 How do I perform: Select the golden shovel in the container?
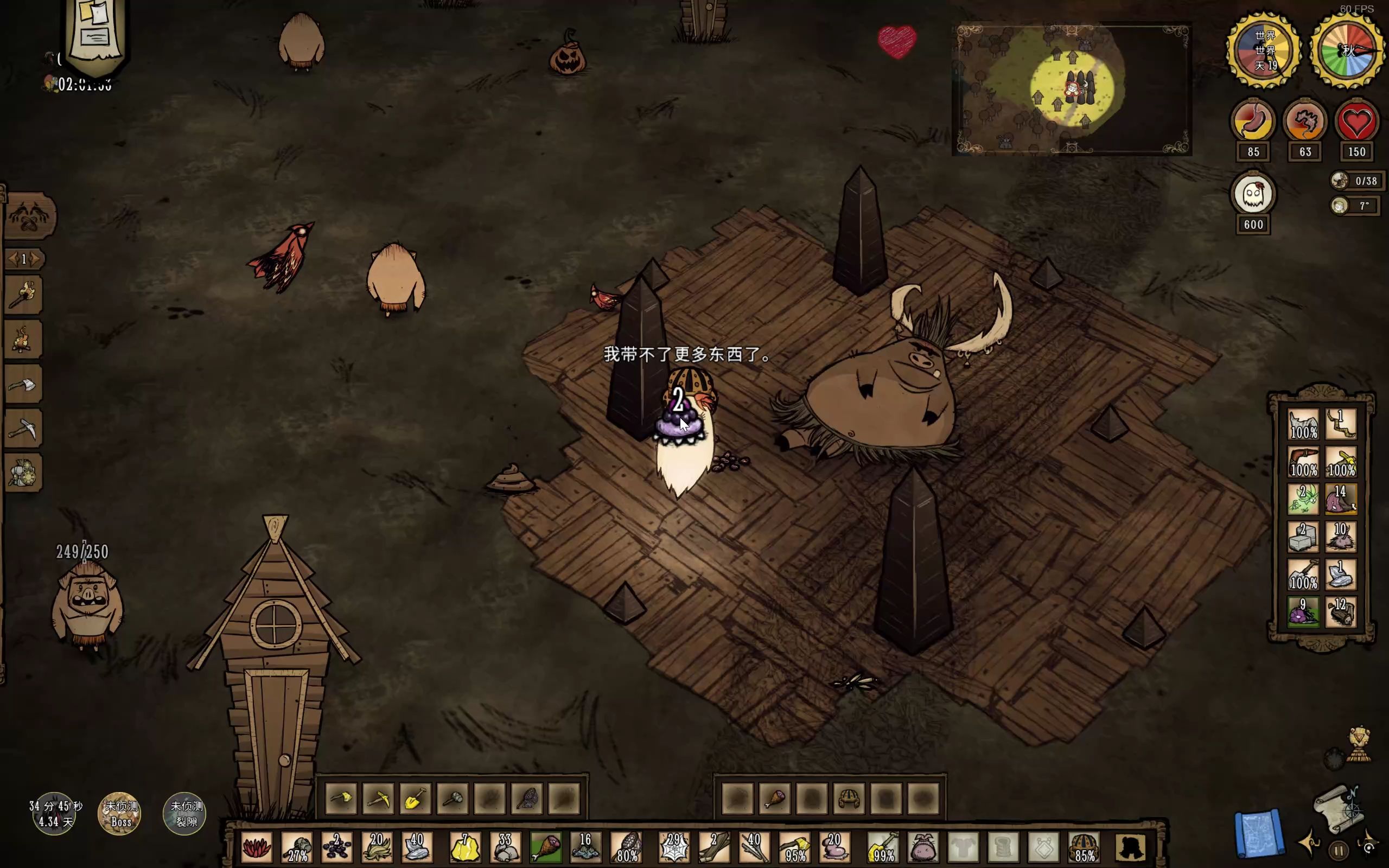[x=415, y=799]
